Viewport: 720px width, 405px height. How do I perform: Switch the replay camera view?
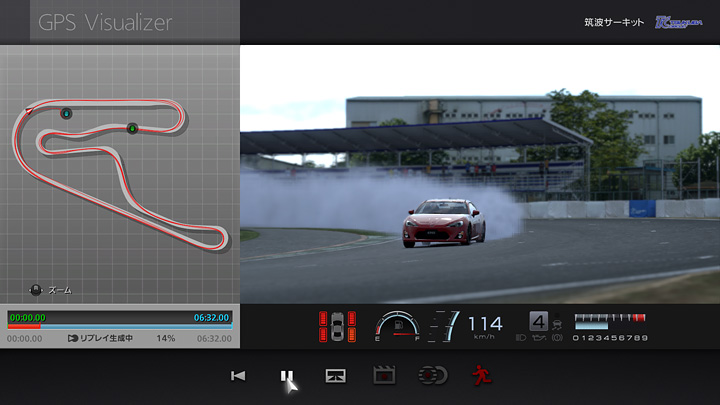tap(335, 376)
